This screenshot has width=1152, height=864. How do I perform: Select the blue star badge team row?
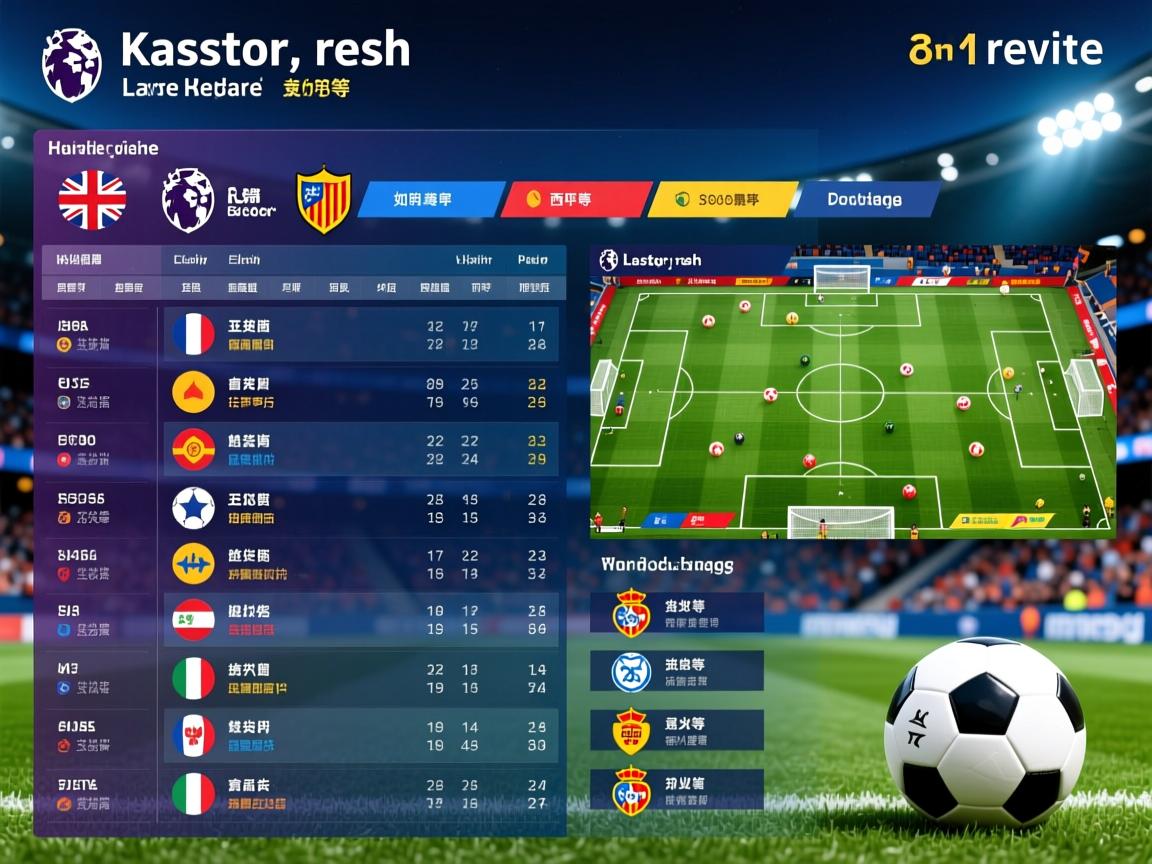pyautogui.click(x=360, y=508)
